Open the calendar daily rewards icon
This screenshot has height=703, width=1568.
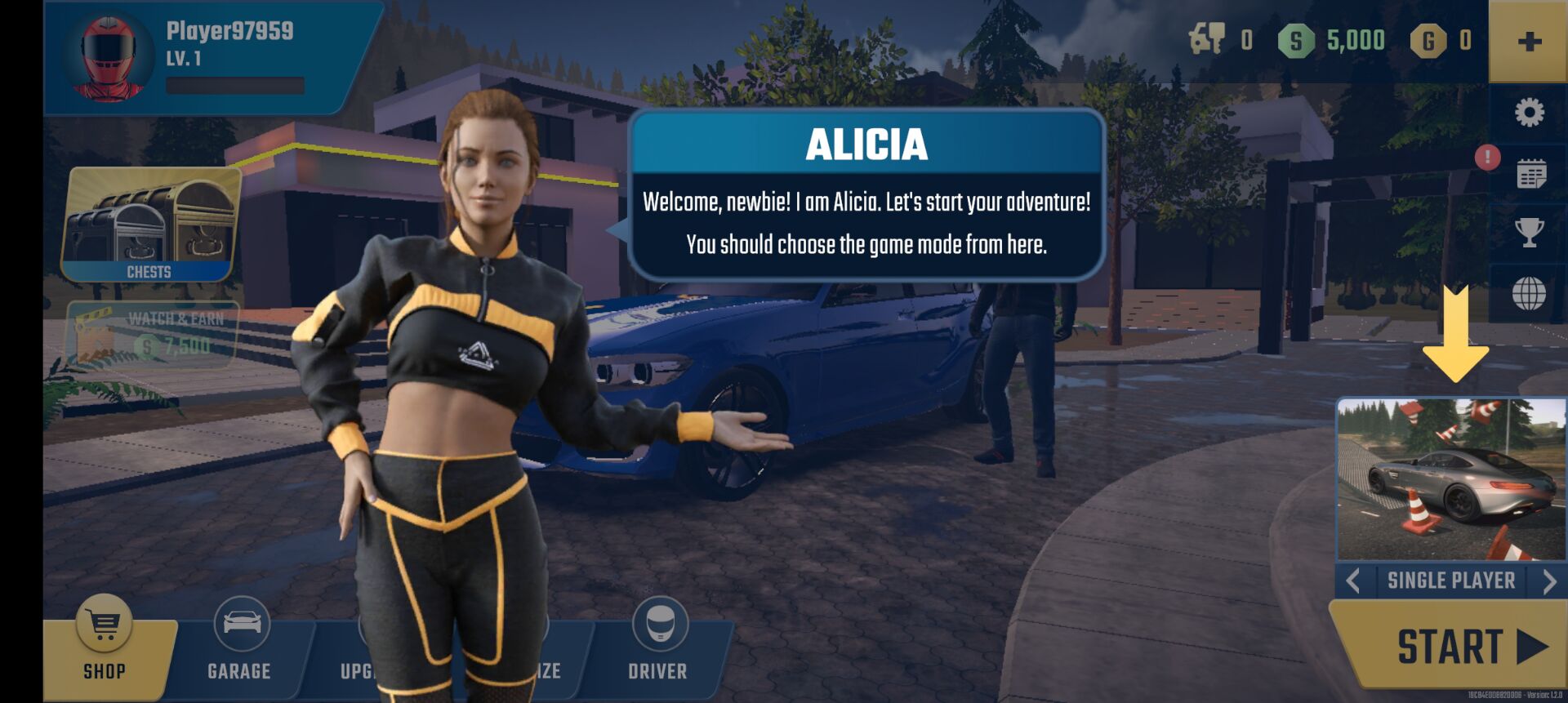click(x=1530, y=174)
